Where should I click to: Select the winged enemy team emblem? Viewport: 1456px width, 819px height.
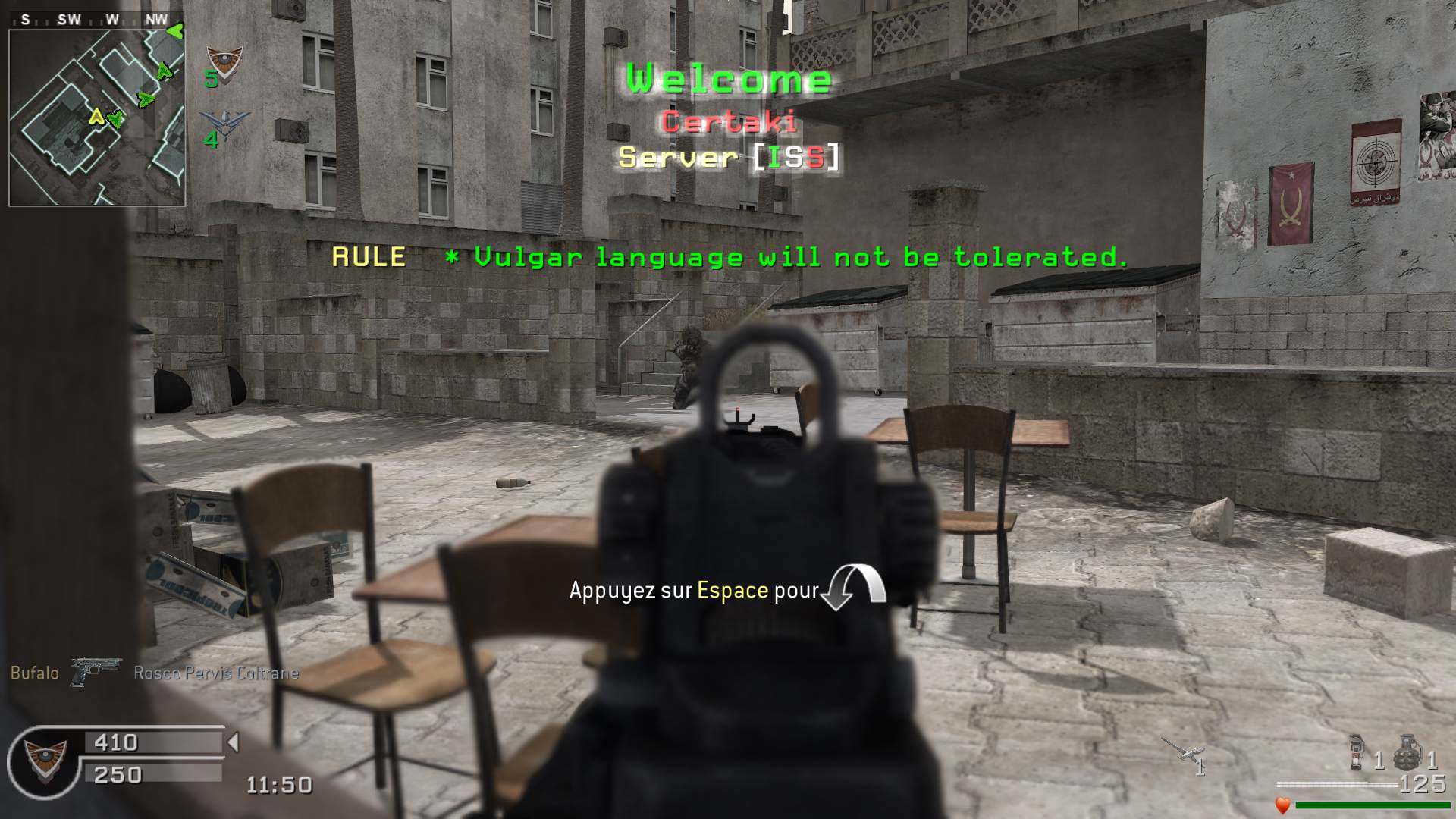(x=226, y=123)
